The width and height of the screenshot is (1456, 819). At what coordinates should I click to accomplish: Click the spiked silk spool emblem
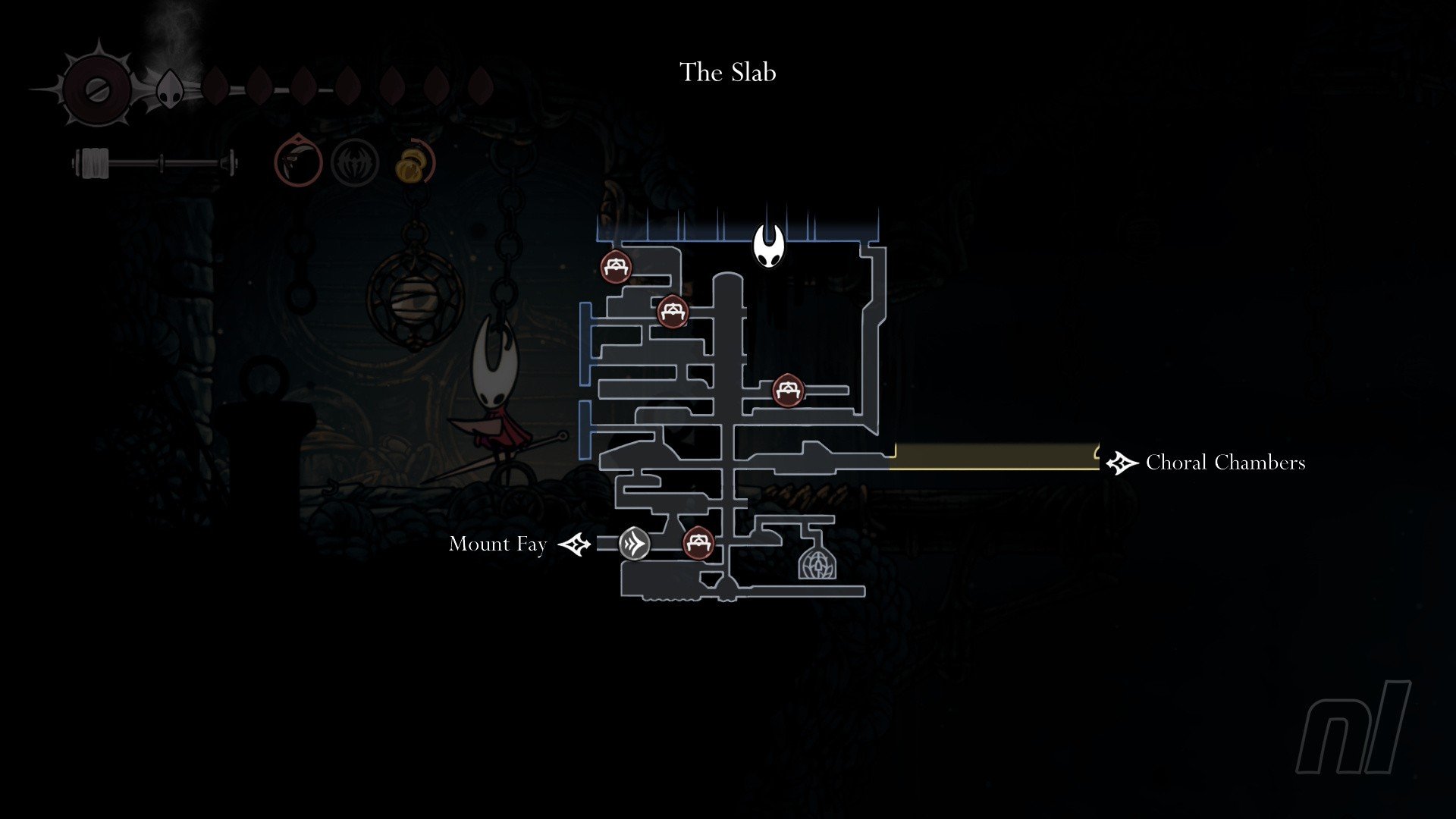click(97, 89)
